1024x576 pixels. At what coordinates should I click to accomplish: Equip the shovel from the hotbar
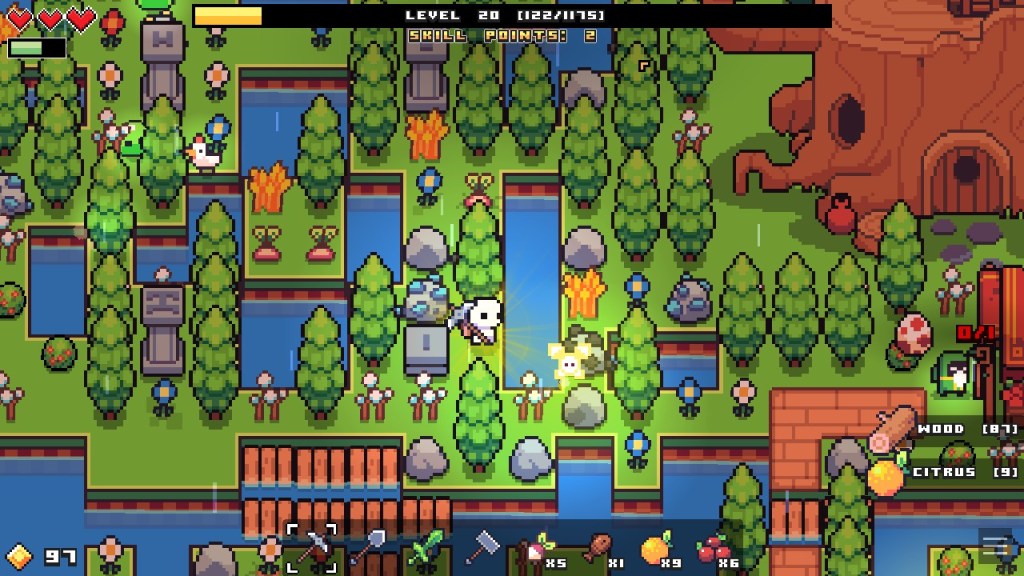coord(367,548)
